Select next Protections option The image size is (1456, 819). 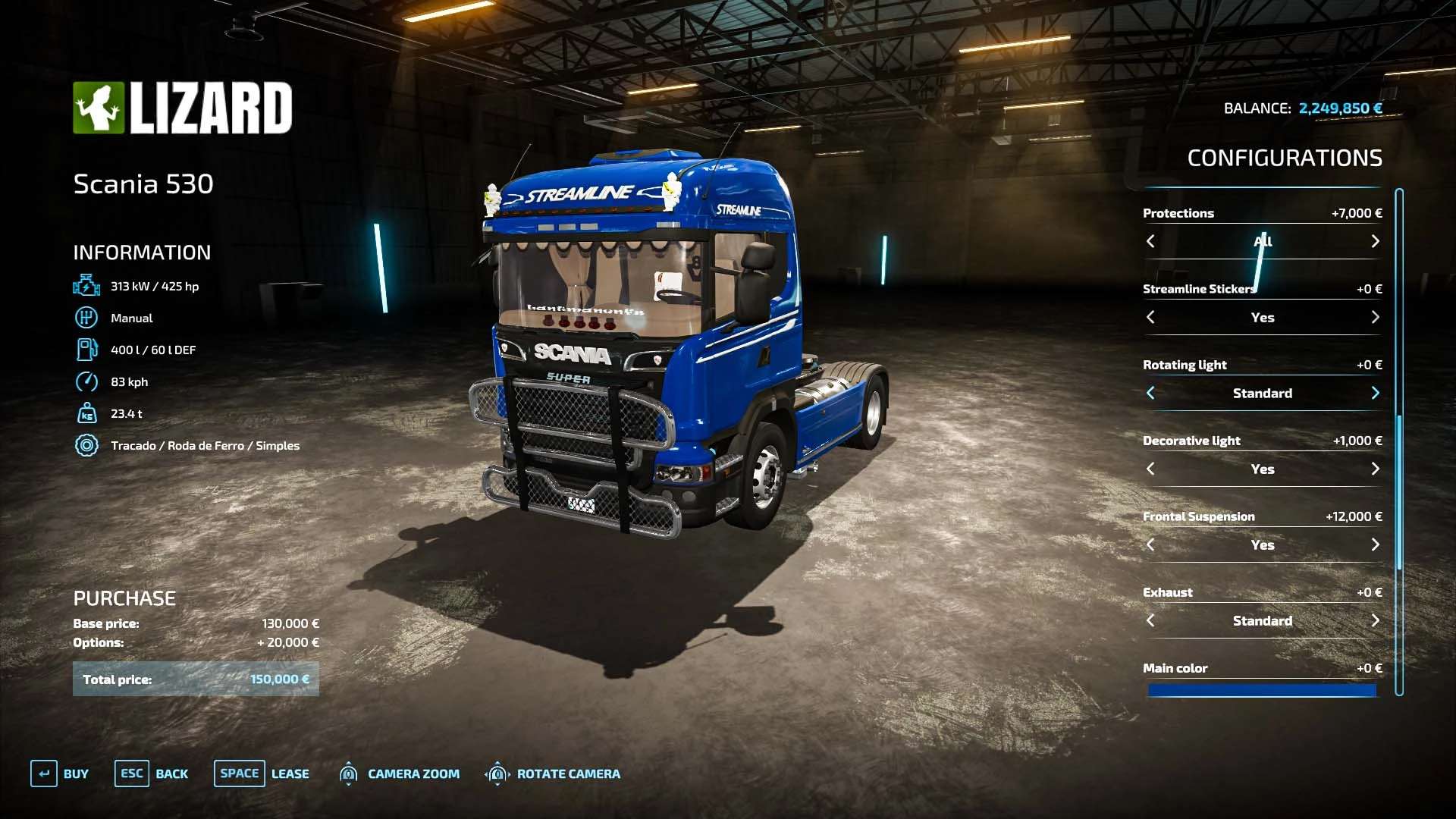(1375, 241)
